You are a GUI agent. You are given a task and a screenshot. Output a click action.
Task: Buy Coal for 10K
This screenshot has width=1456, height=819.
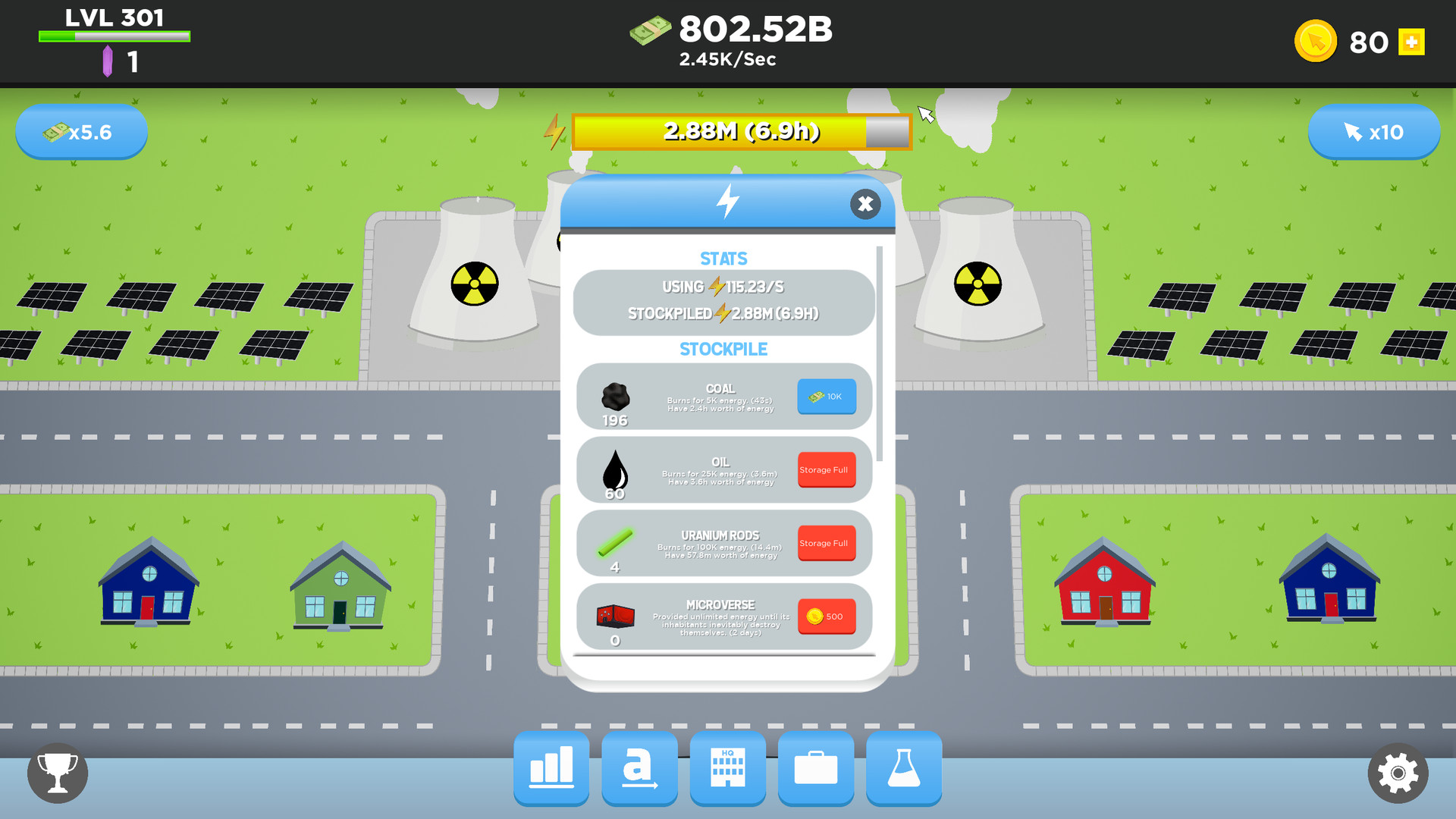pos(827,396)
